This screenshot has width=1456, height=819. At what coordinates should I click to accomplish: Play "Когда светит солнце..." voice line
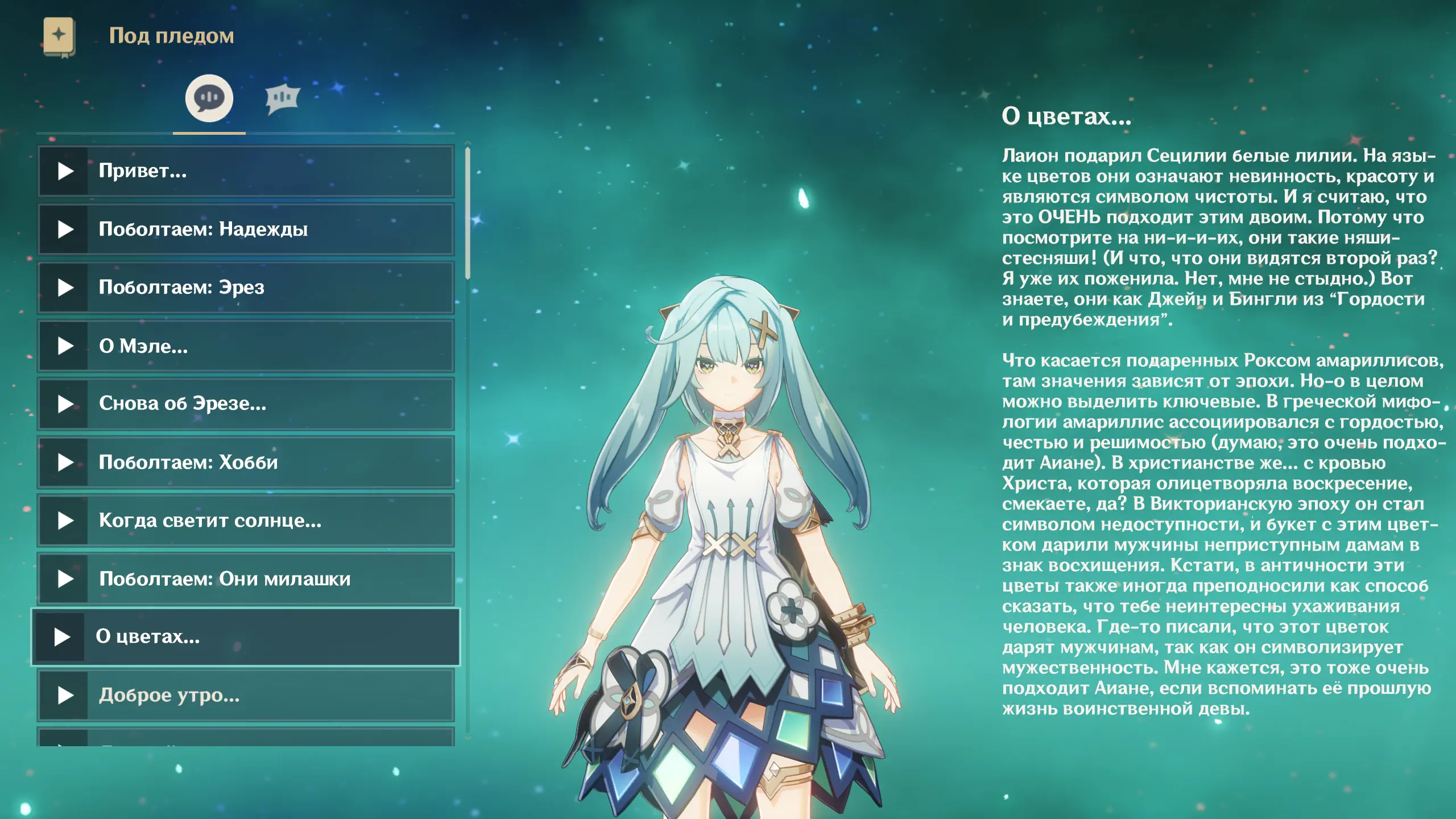65,520
